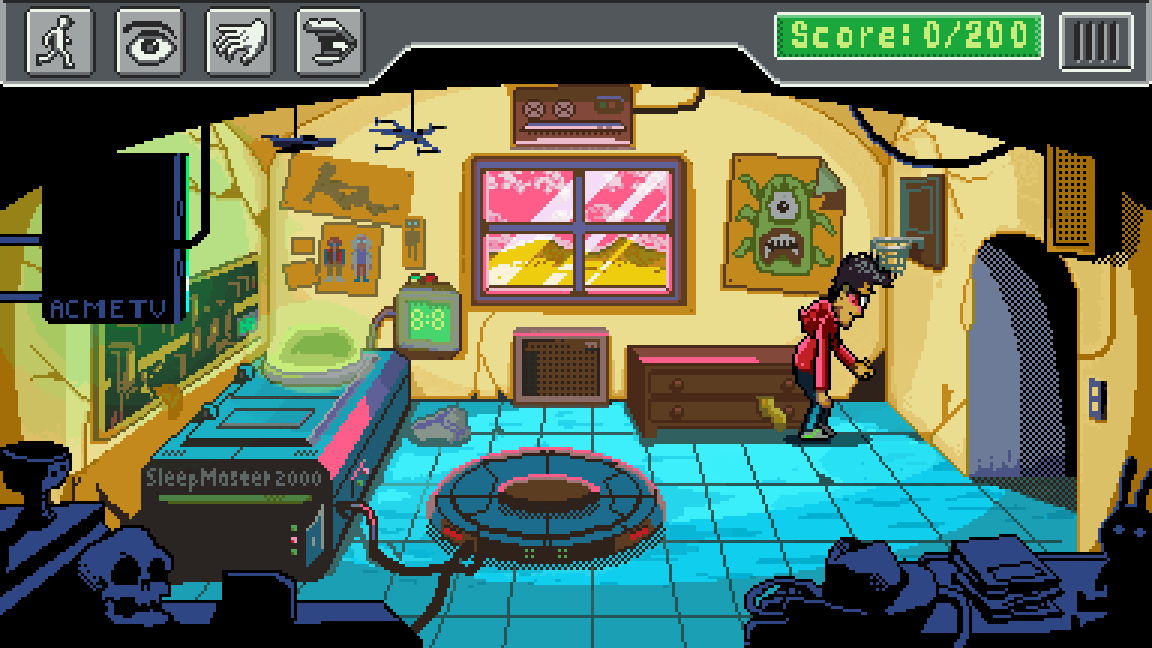The image size is (1152, 648).
Task: Pick the mouth talk action
Action: click(330, 42)
